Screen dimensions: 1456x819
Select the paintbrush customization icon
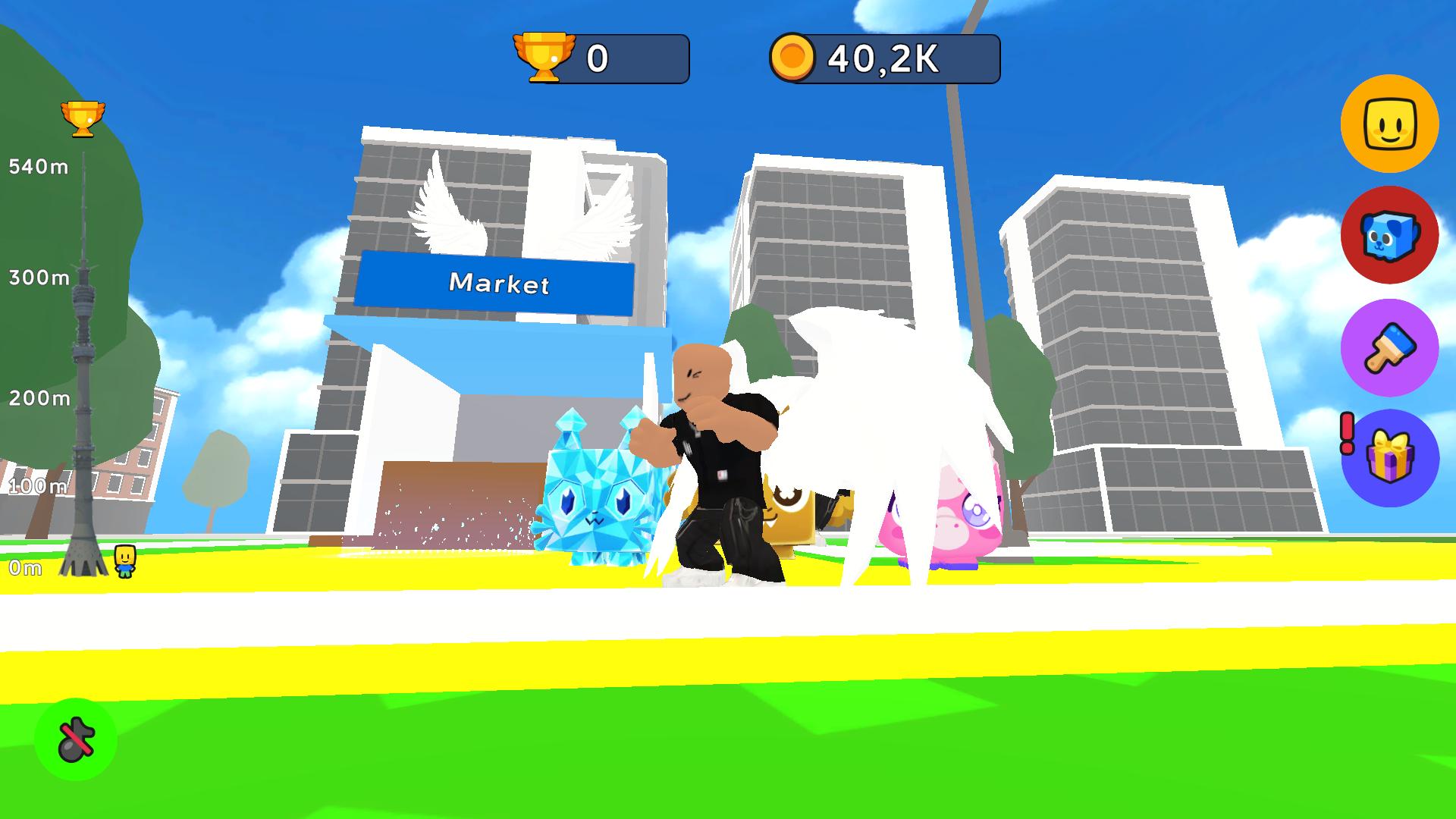pyautogui.click(x=1390, y=347)
